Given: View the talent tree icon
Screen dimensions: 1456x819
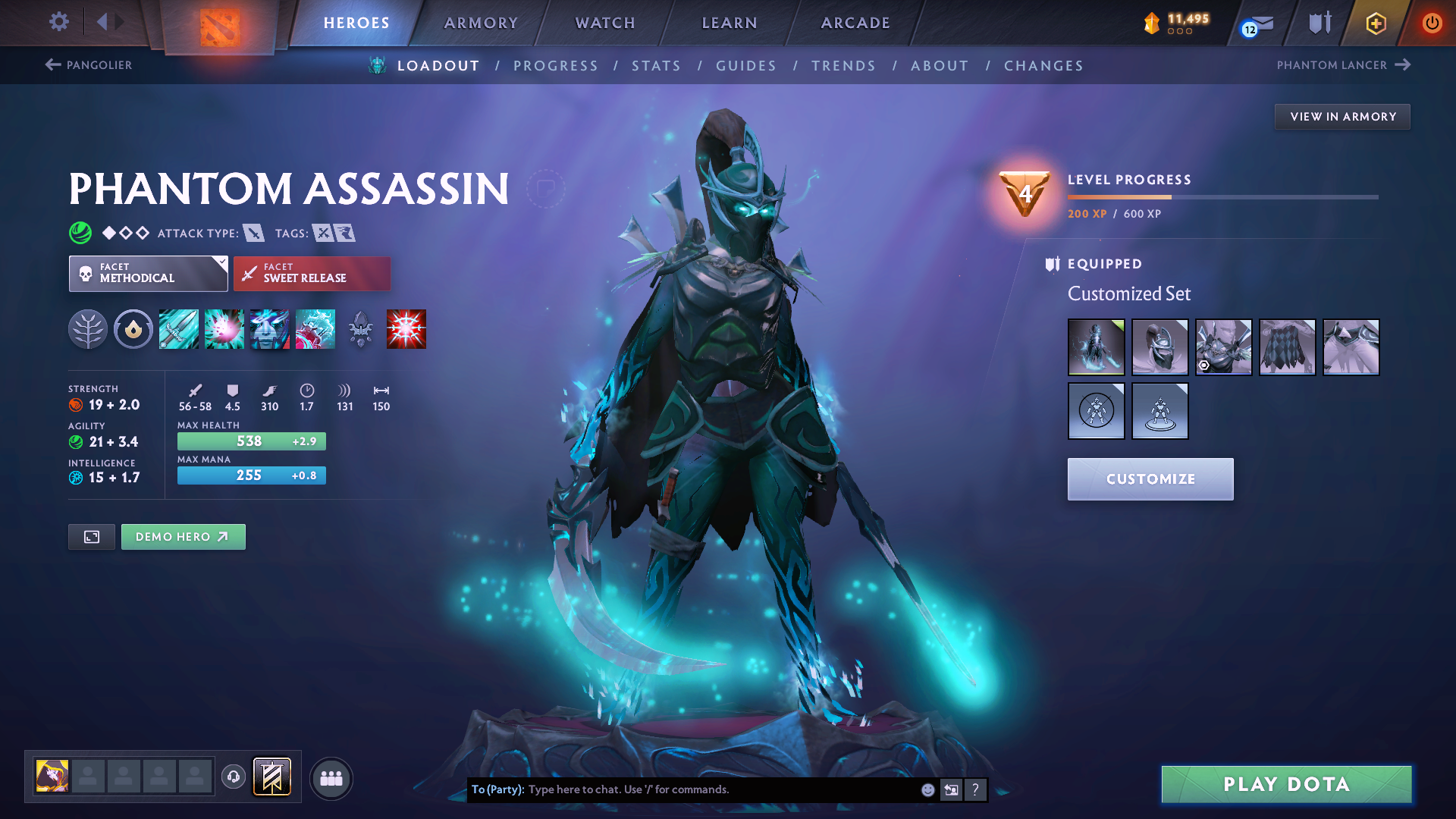Looking at the screenshot, I should coord(87,328).
